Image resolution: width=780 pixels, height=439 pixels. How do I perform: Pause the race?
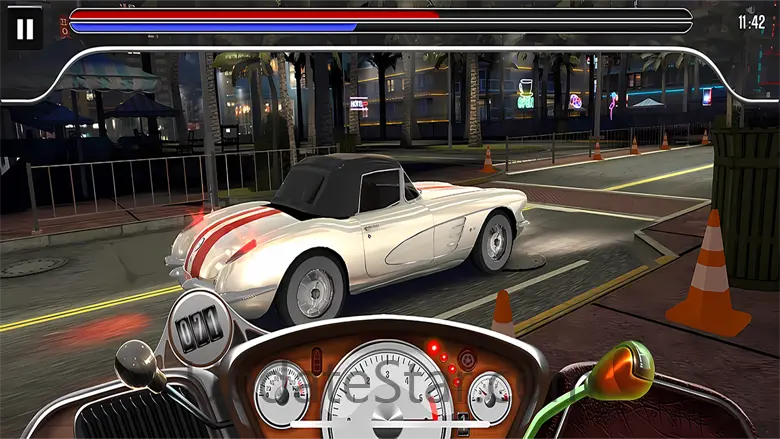pyautogui.click(x=25, y=29)
